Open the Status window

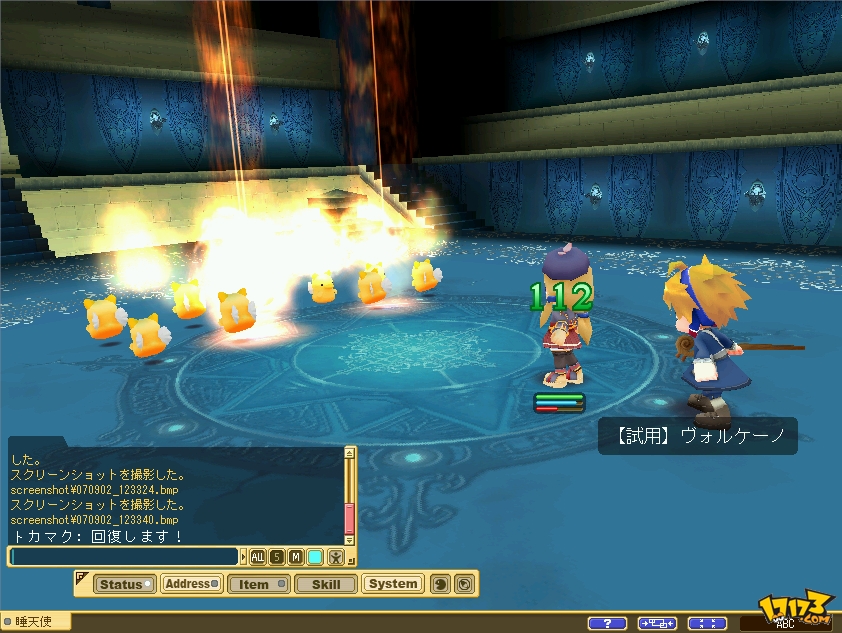pyautogui.click(x=125, y=584)
